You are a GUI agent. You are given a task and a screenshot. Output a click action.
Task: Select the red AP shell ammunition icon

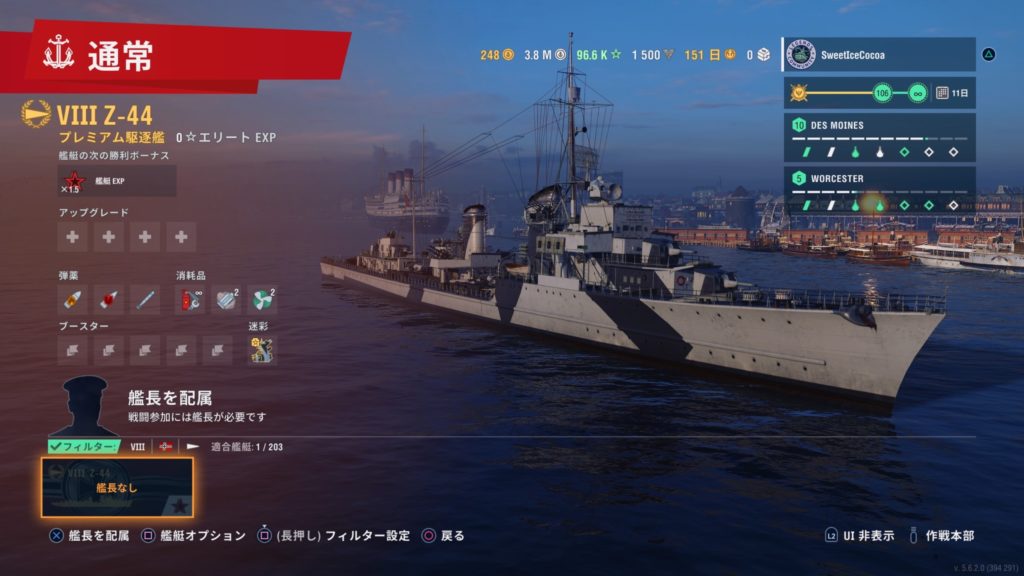click(x=109, y=298)
